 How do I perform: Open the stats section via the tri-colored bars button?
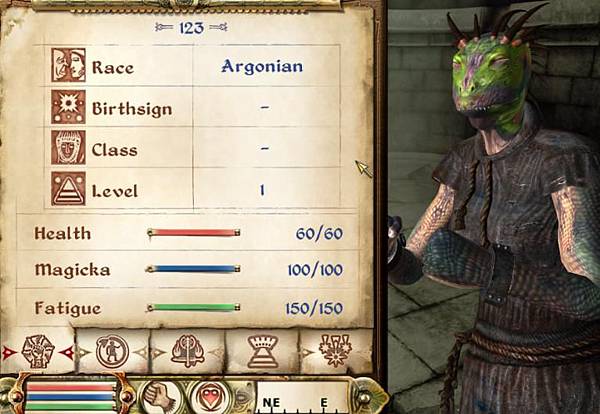pyautogui.click(x=68, y=395)
